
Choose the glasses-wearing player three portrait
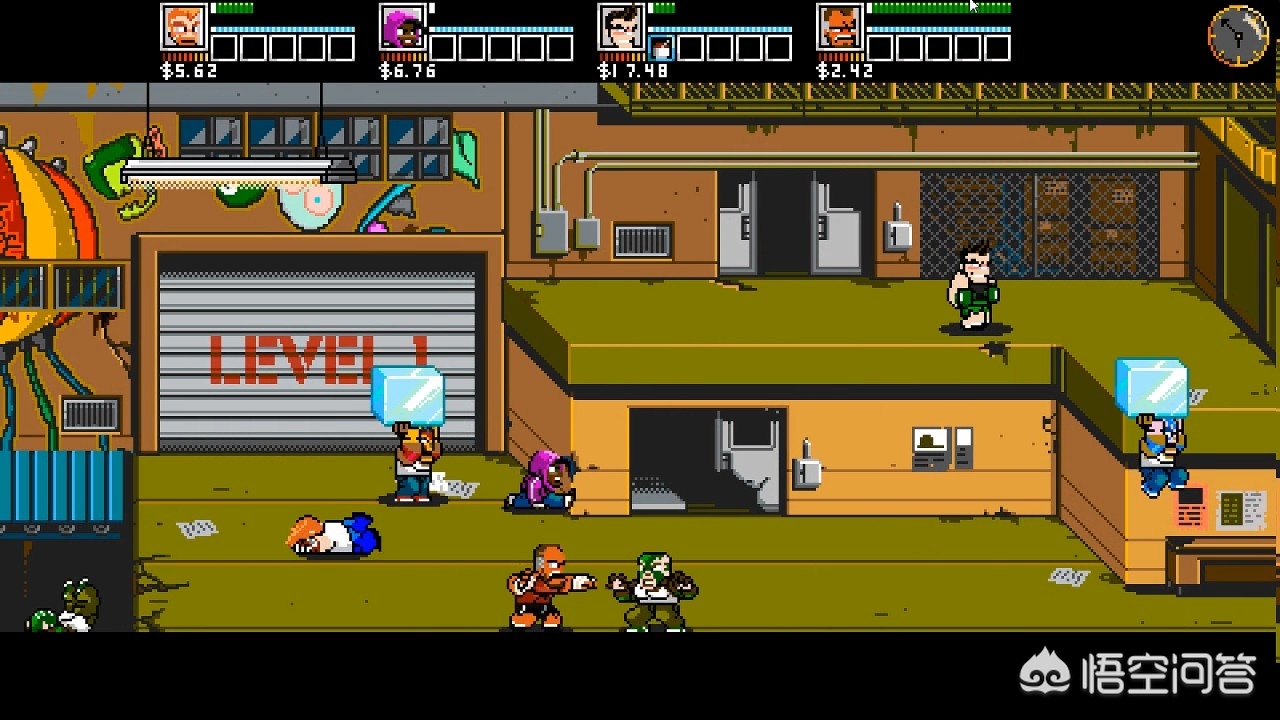point(621,28)
